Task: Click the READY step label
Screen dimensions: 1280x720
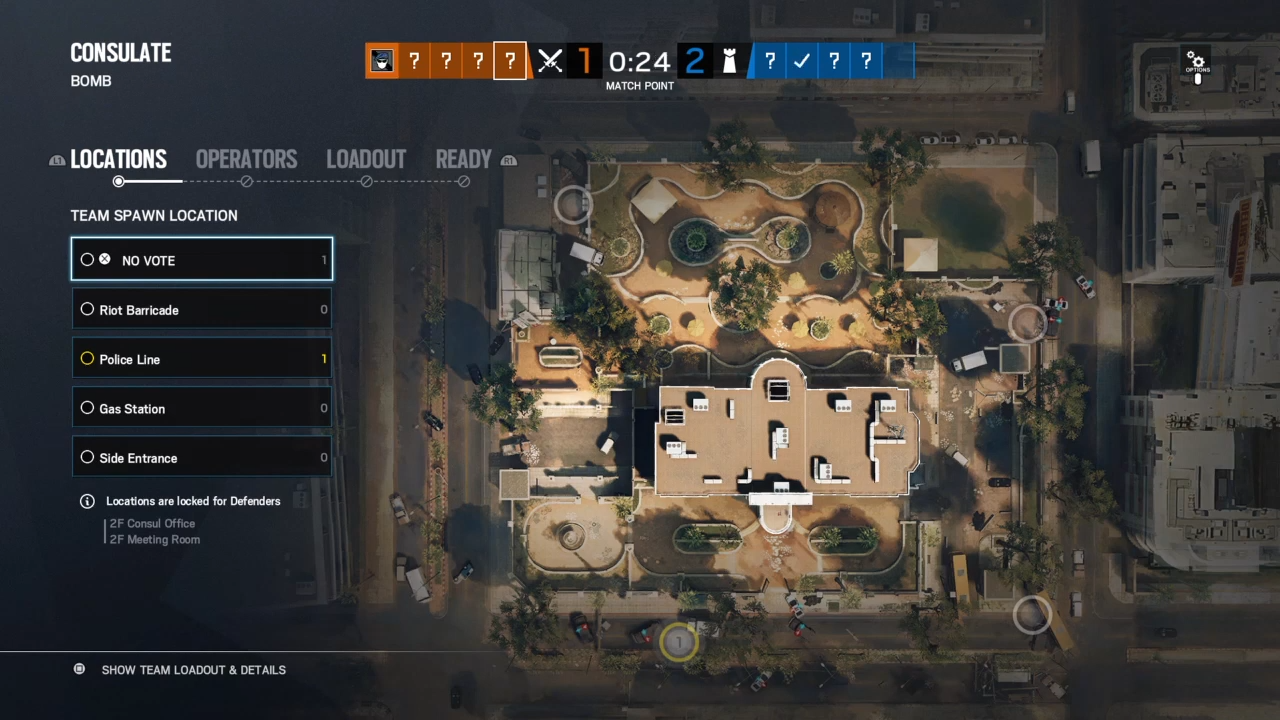Action: point(463,159)
